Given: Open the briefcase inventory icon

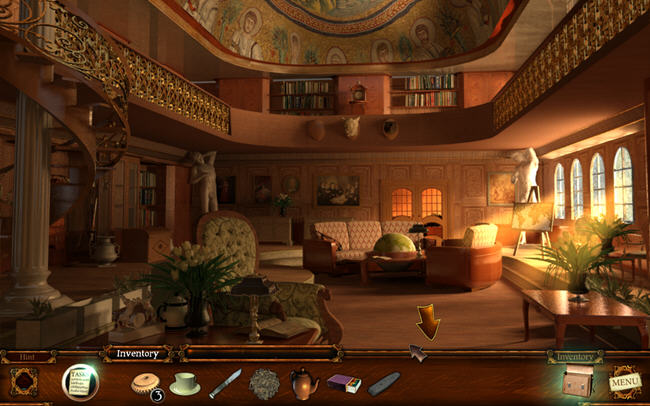Looking at the screenshot, I should [577, 381].
